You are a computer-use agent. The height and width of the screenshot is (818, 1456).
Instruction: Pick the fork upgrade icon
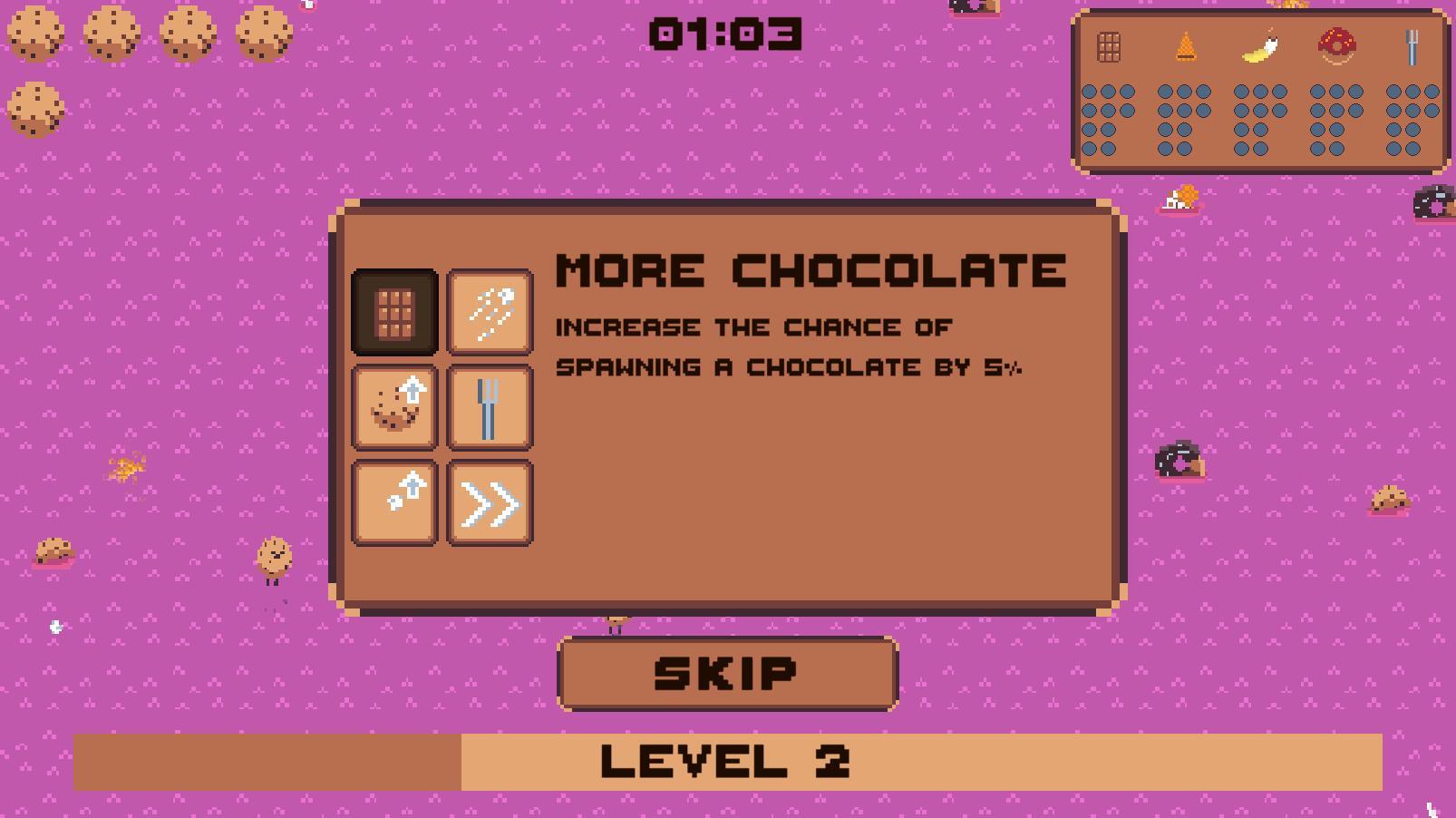[x=490, y=406]
